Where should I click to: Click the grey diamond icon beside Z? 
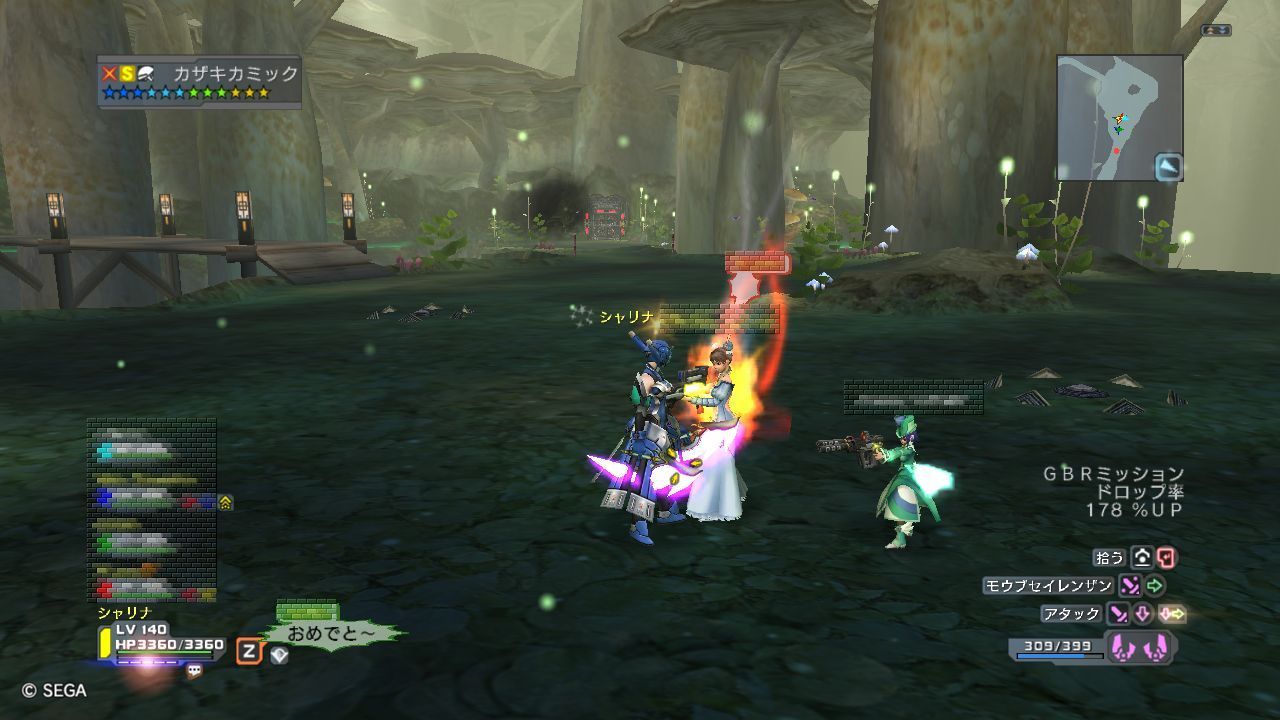click(x=279, y=655)
